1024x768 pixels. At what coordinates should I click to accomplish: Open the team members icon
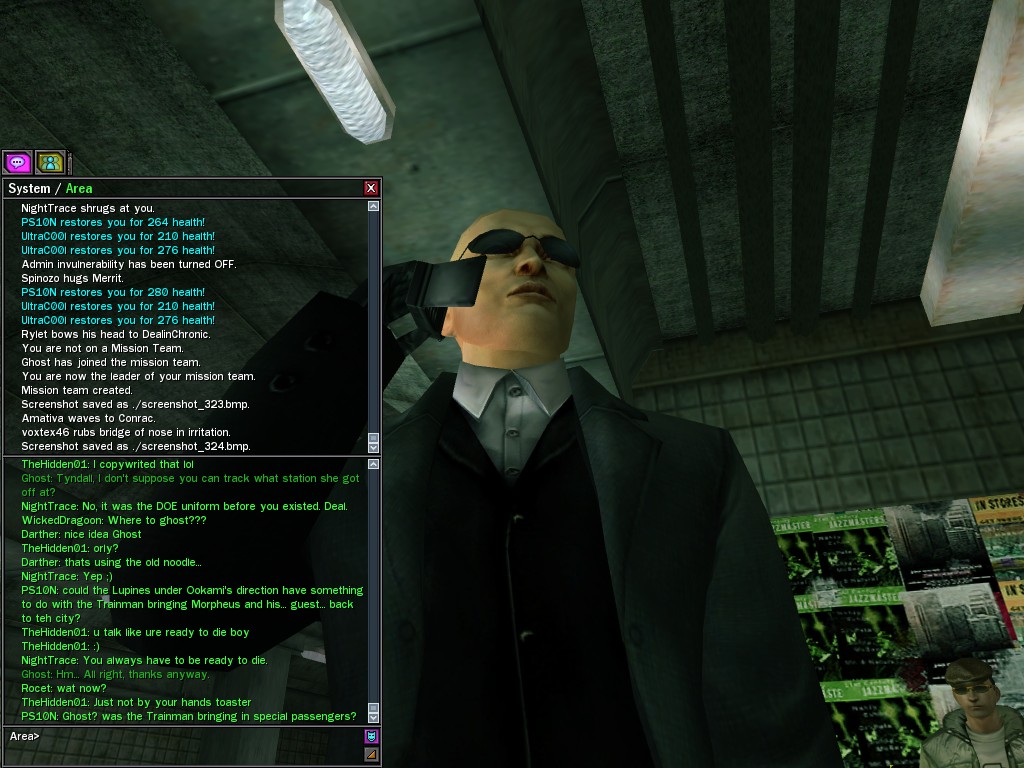(50, 161)
